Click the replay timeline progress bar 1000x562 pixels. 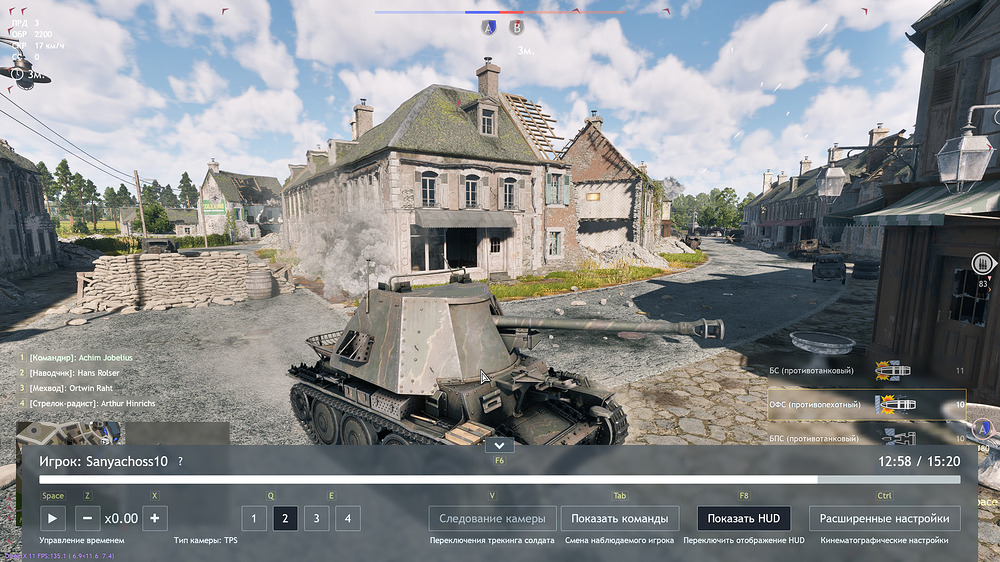[x=500, y=480]
